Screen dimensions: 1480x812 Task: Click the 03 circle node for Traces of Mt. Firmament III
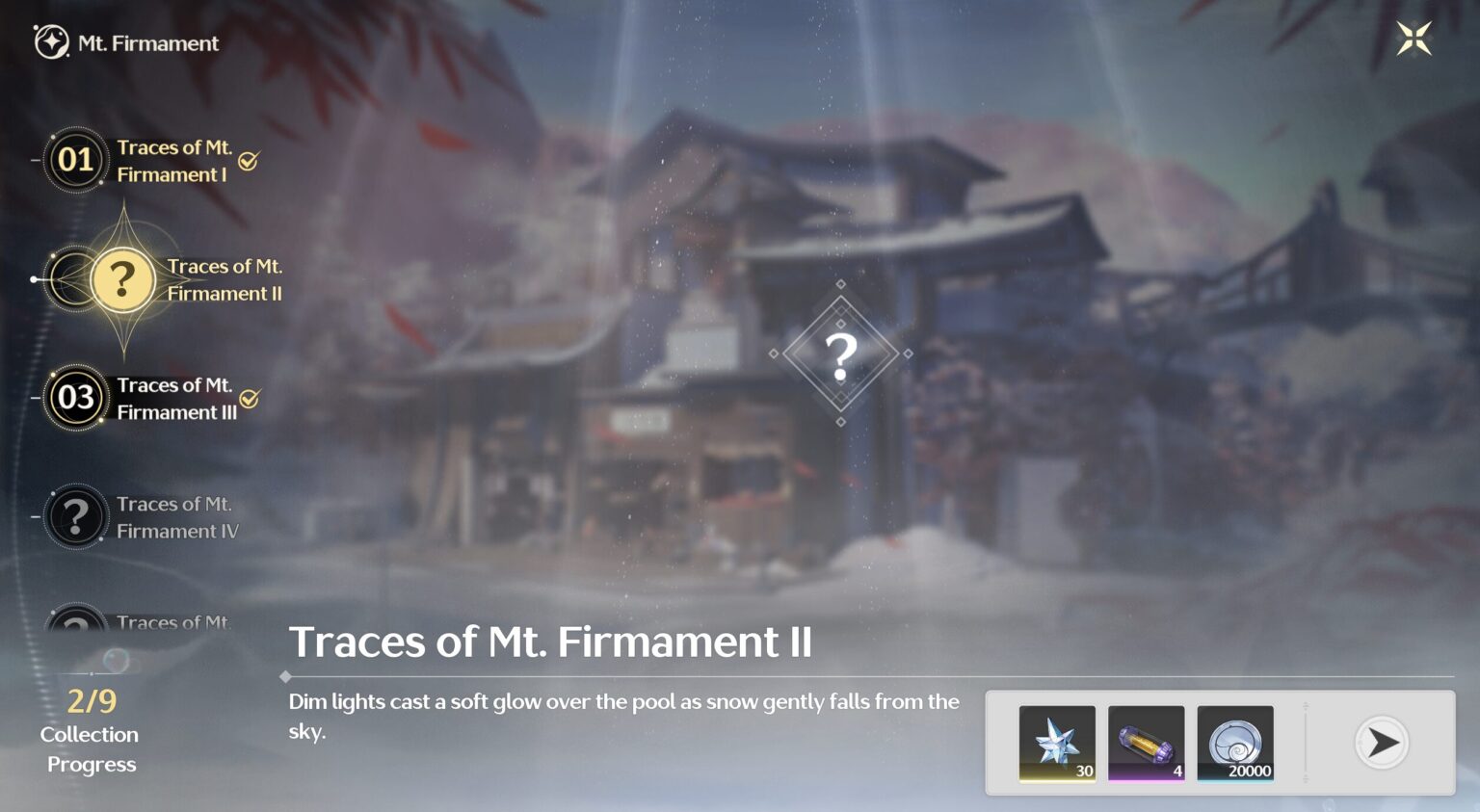pyautogui.click(x=76, y=398)
